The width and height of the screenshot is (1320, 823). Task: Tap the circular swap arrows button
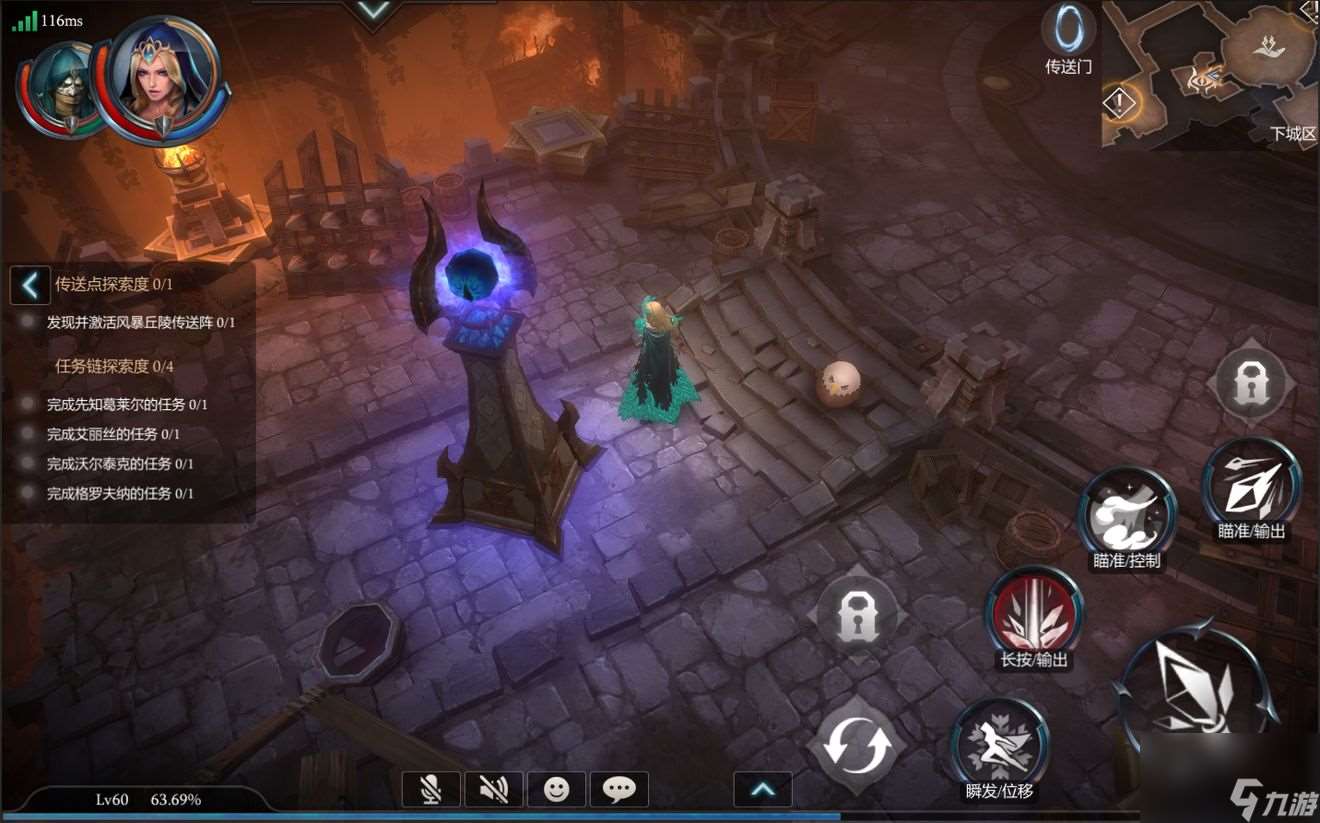pyautogui.click(x=856, y=746)
